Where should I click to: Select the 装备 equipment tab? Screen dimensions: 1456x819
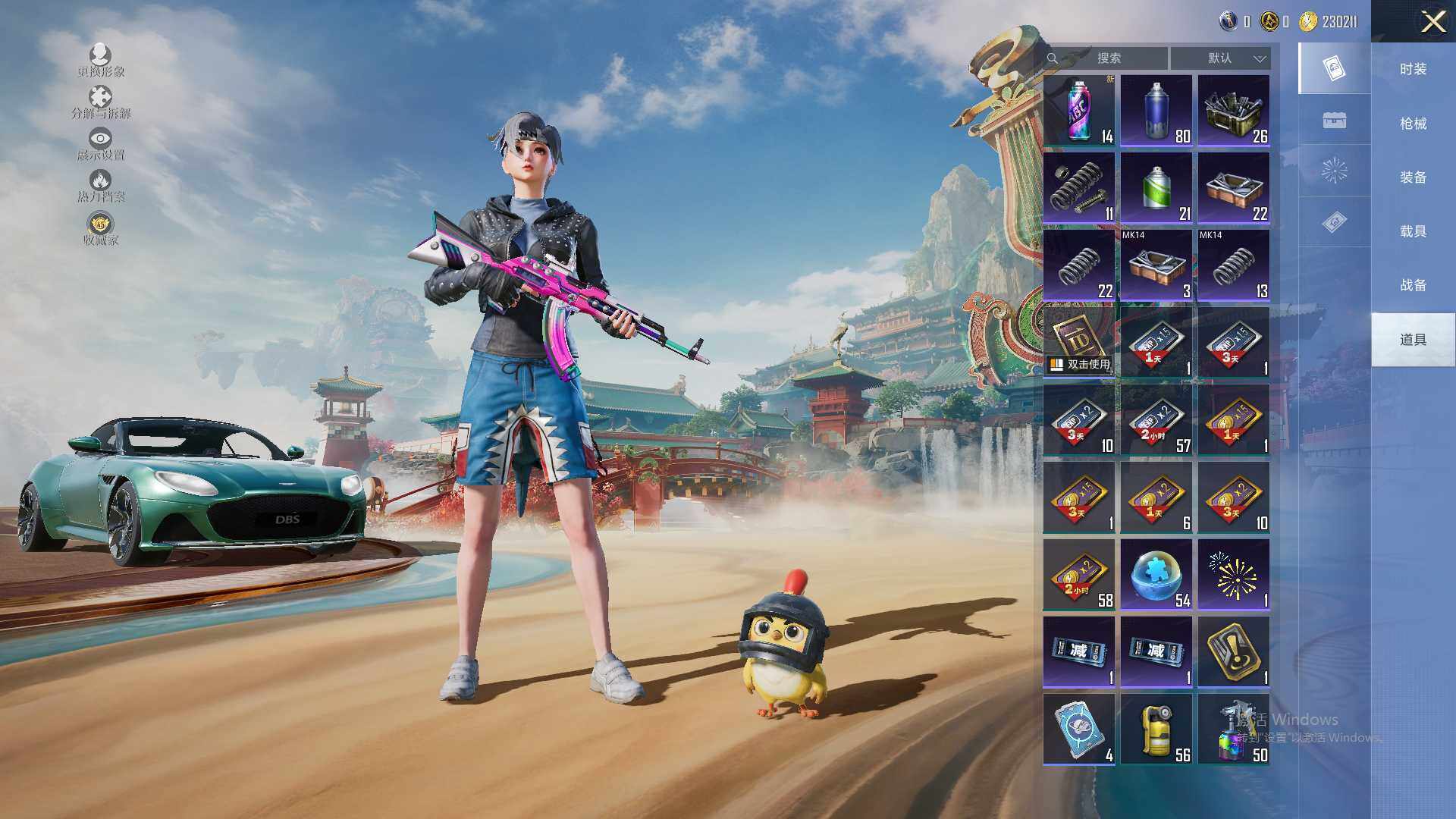(x=1413, y=177)
